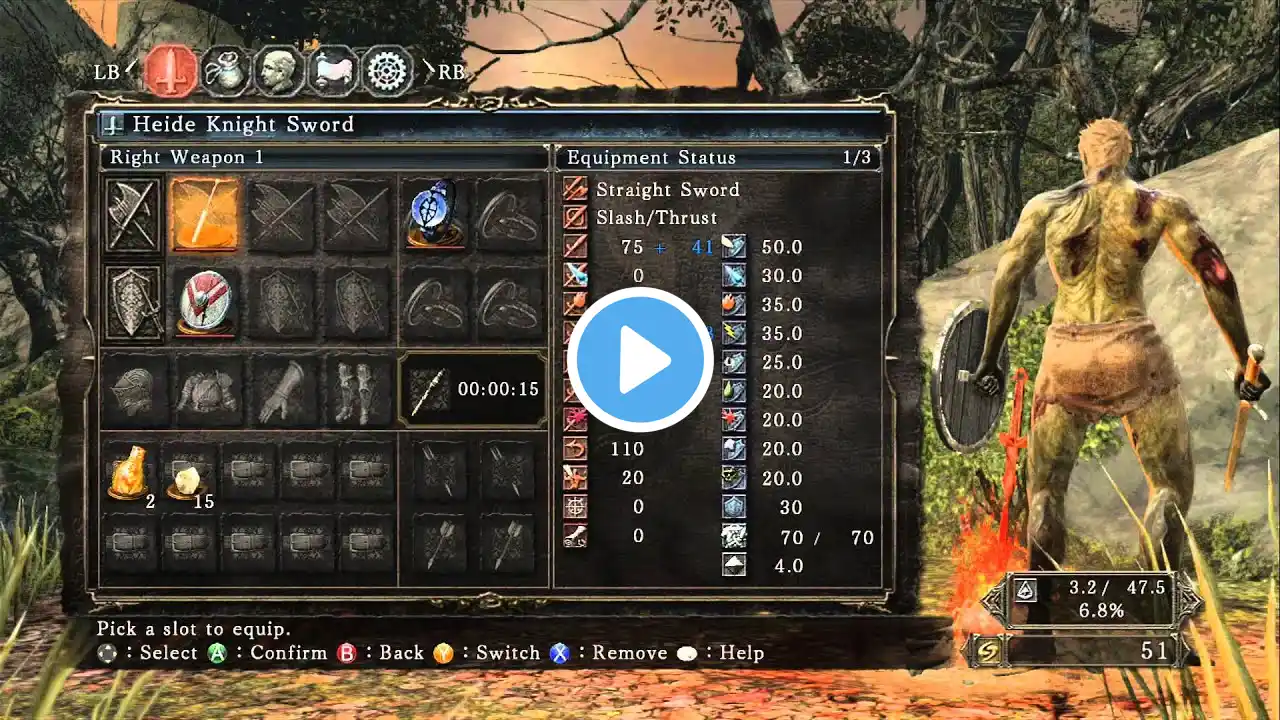Switch to the inventory pouch tab
The height and width of the screenshot is (720, 1280).
(226, 71)
